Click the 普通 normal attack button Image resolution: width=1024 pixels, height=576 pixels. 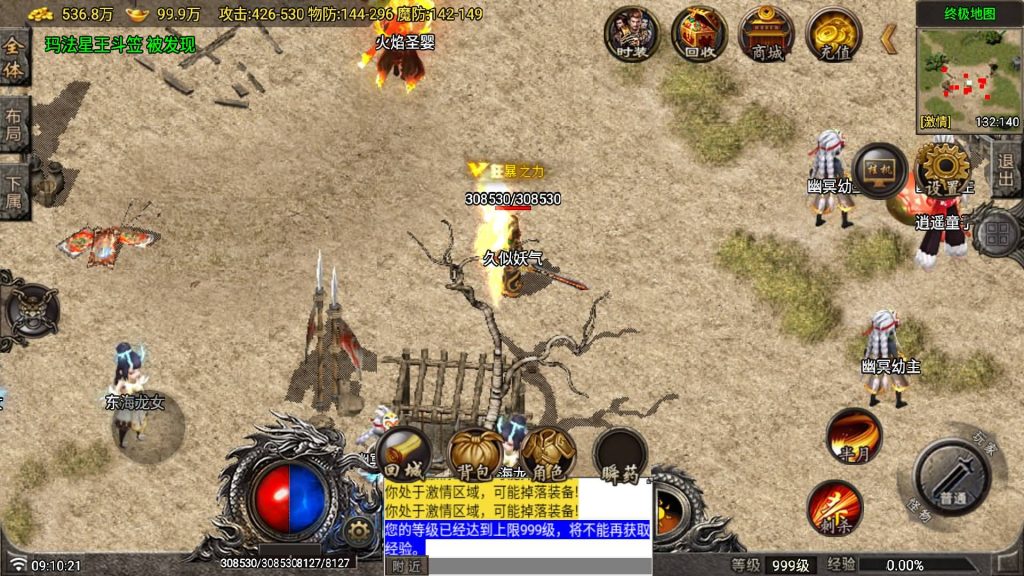[952, 478]
